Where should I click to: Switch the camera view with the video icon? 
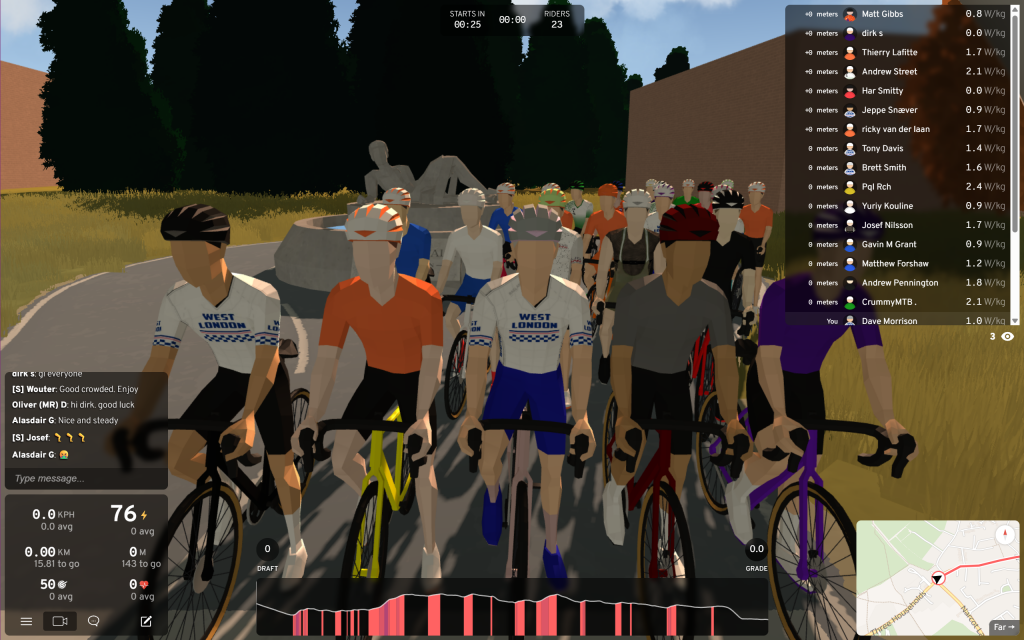tap(60, 621)
